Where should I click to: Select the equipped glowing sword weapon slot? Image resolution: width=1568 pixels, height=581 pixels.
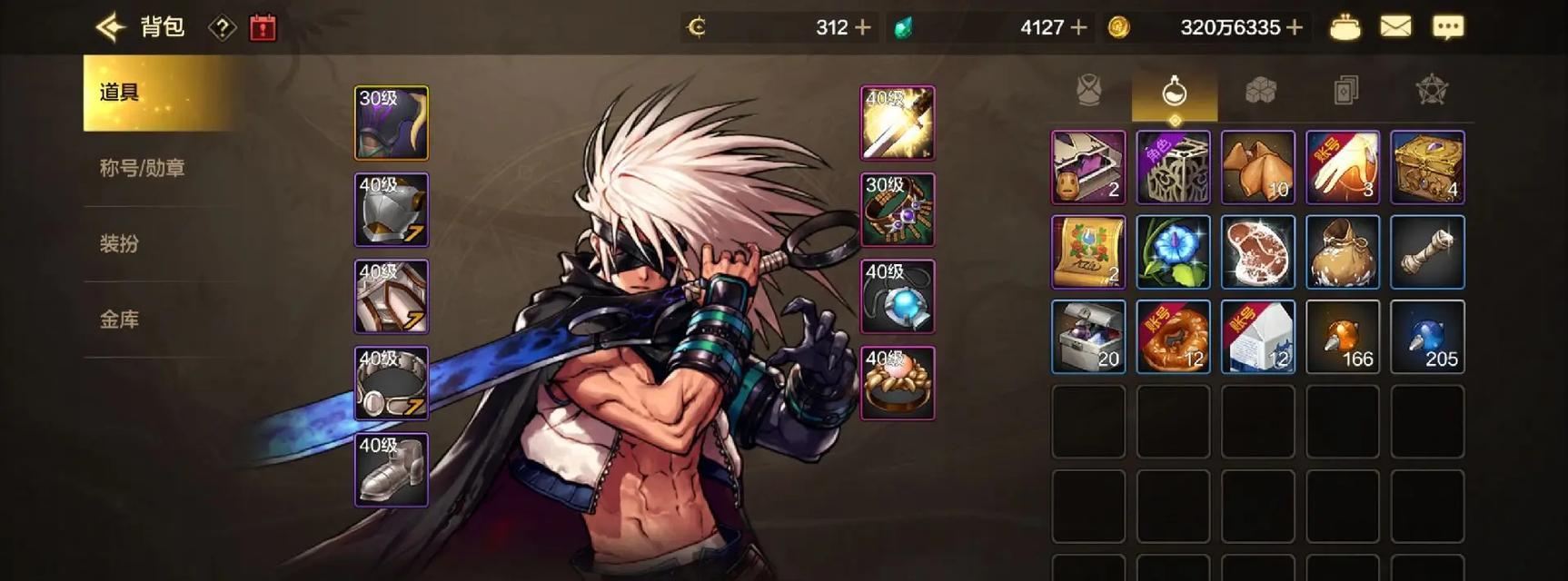pos(898,123)
